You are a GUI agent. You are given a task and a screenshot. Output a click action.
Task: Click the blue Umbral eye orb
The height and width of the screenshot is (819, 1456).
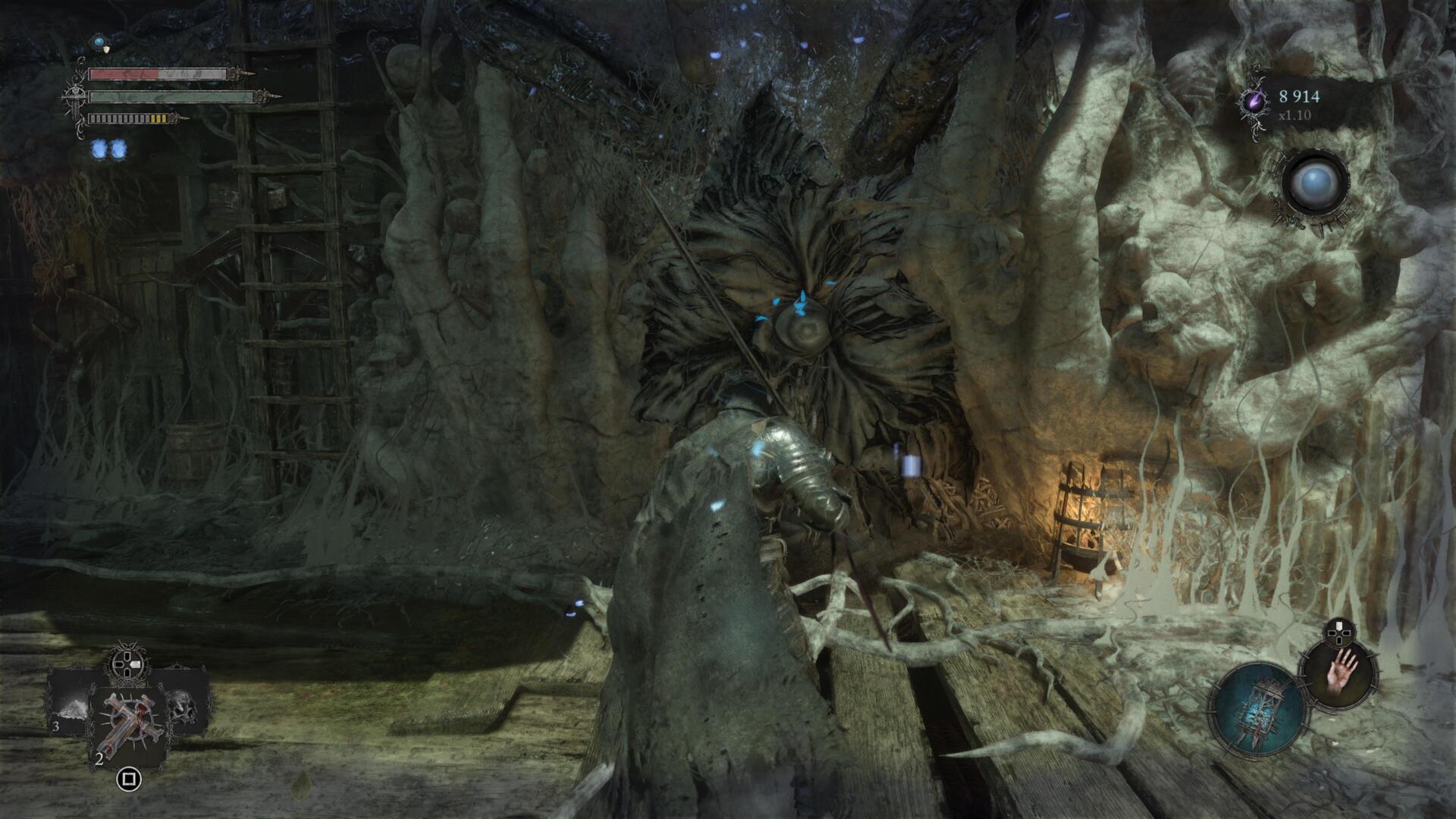click(x=1316, y=182)
